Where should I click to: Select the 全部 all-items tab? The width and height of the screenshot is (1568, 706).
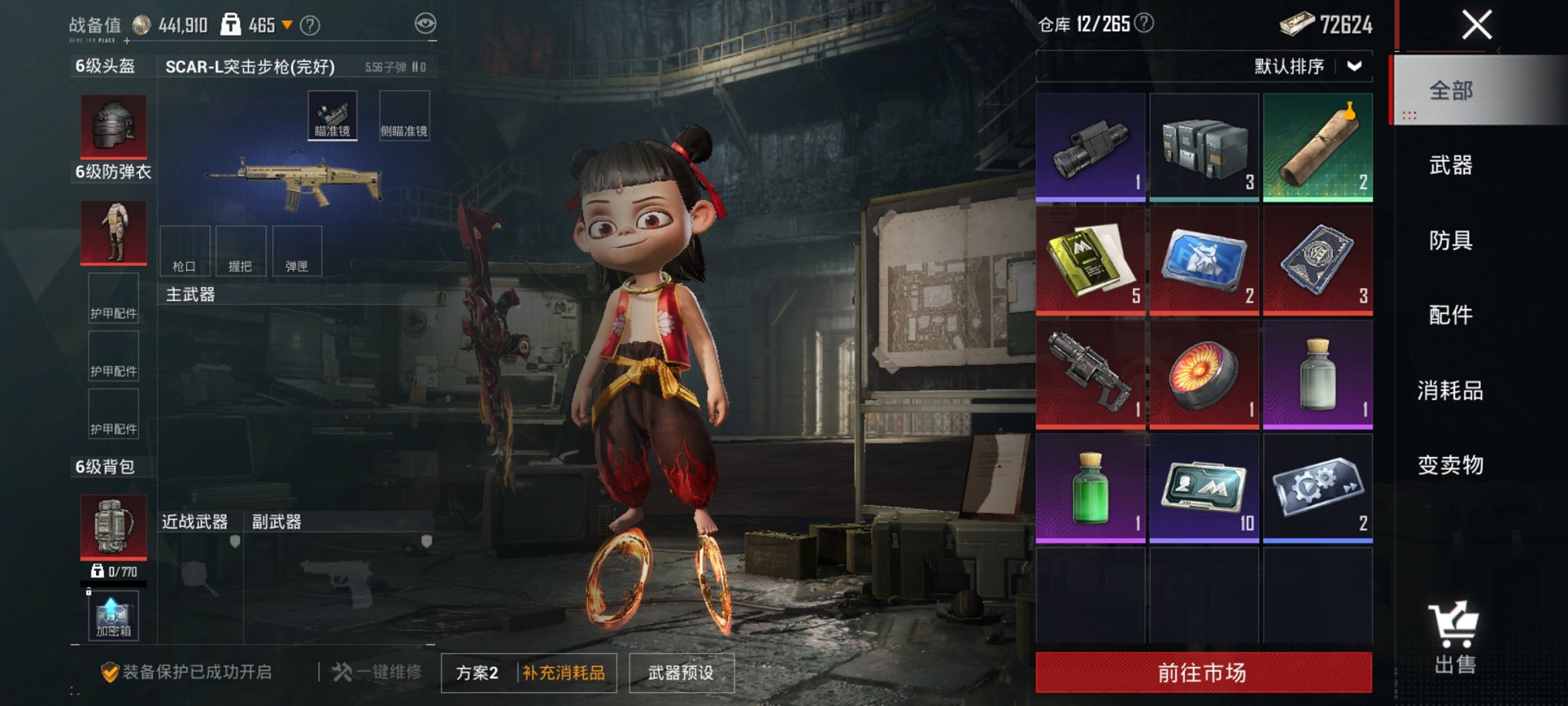click(x=1450, y=91)
